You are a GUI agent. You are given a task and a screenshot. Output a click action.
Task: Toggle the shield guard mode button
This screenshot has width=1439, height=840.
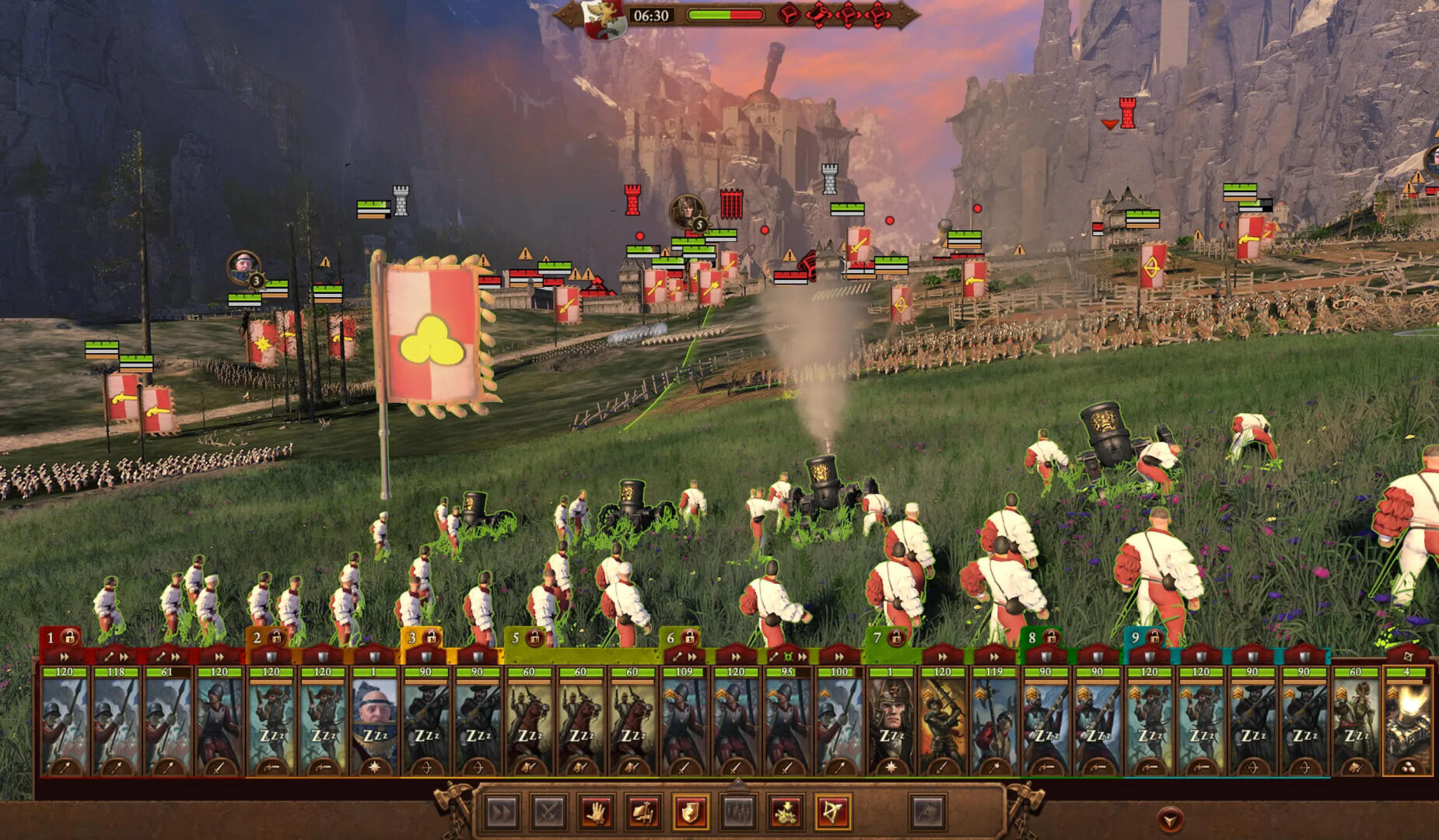690,813
